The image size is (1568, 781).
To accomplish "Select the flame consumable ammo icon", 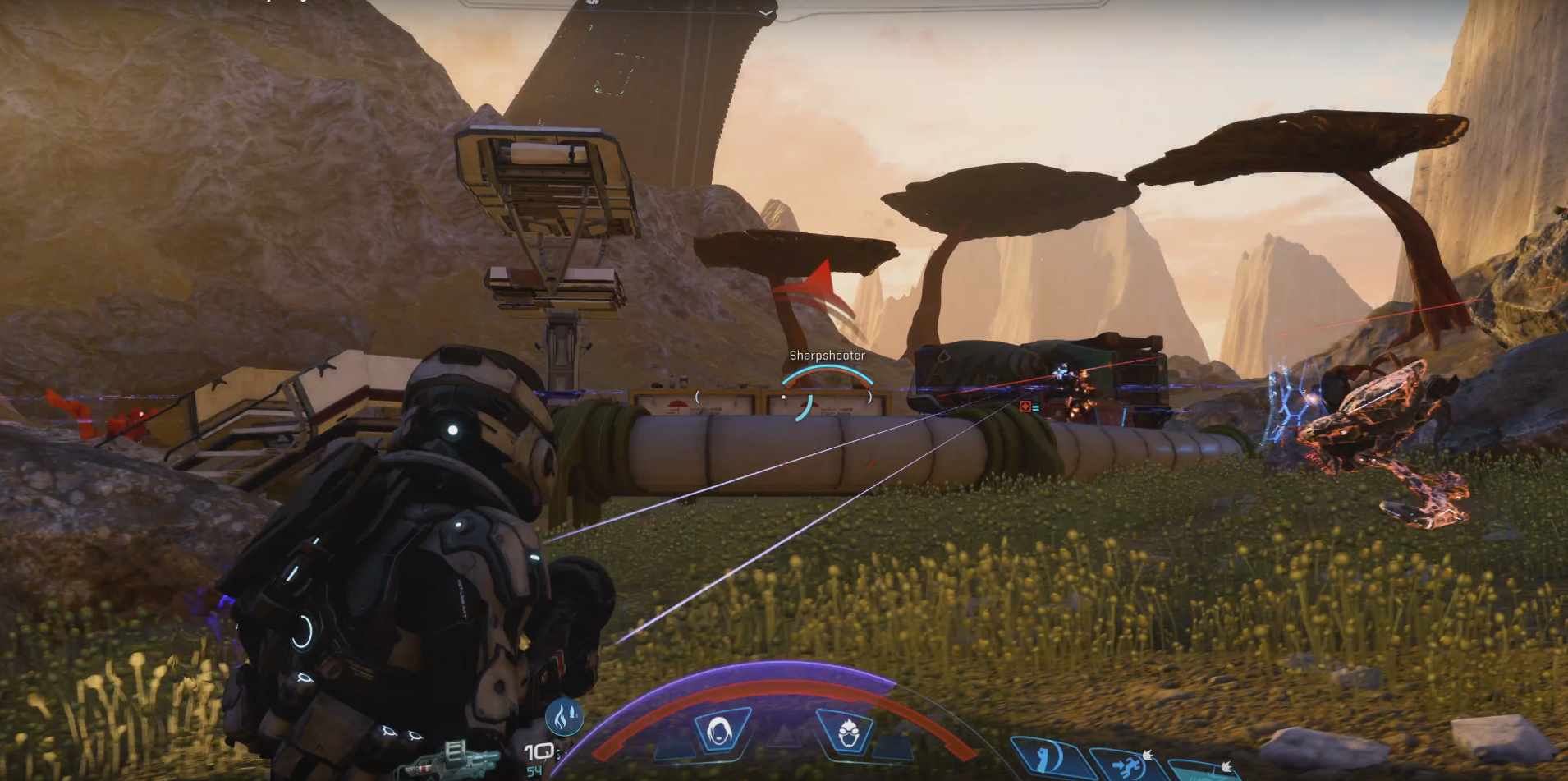I will pyautogui.click(x=563, y=719).
